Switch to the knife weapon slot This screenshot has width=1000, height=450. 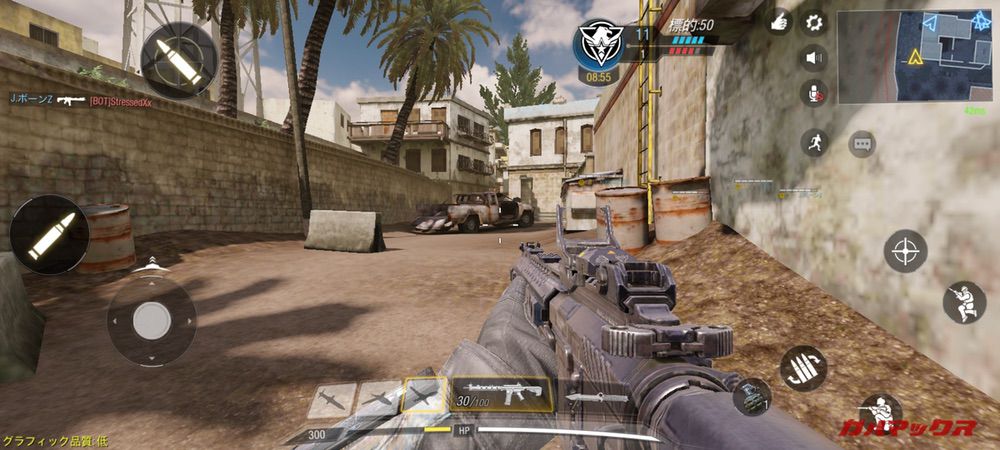(597, 397)
